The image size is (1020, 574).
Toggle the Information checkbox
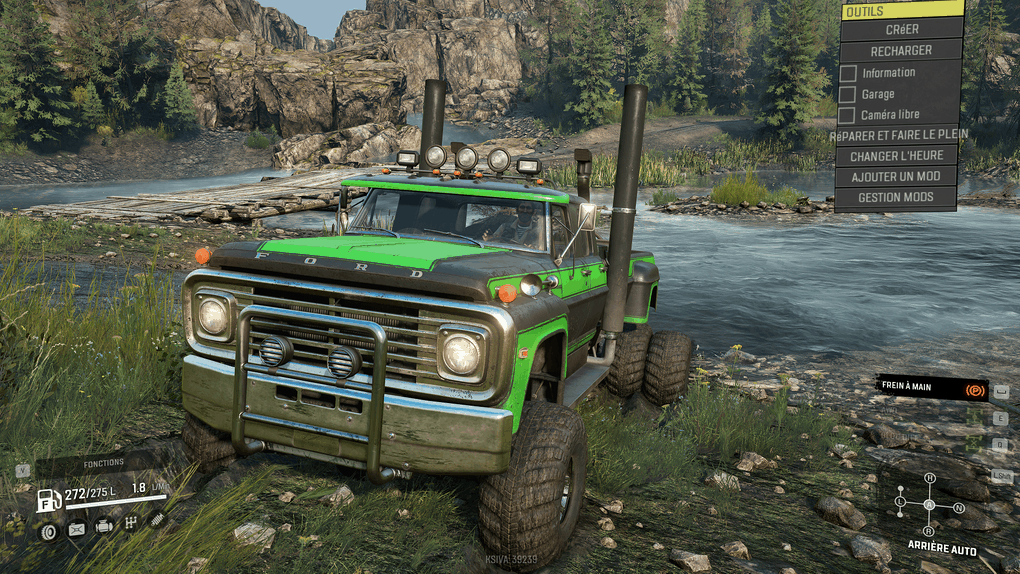pos(848,73)
